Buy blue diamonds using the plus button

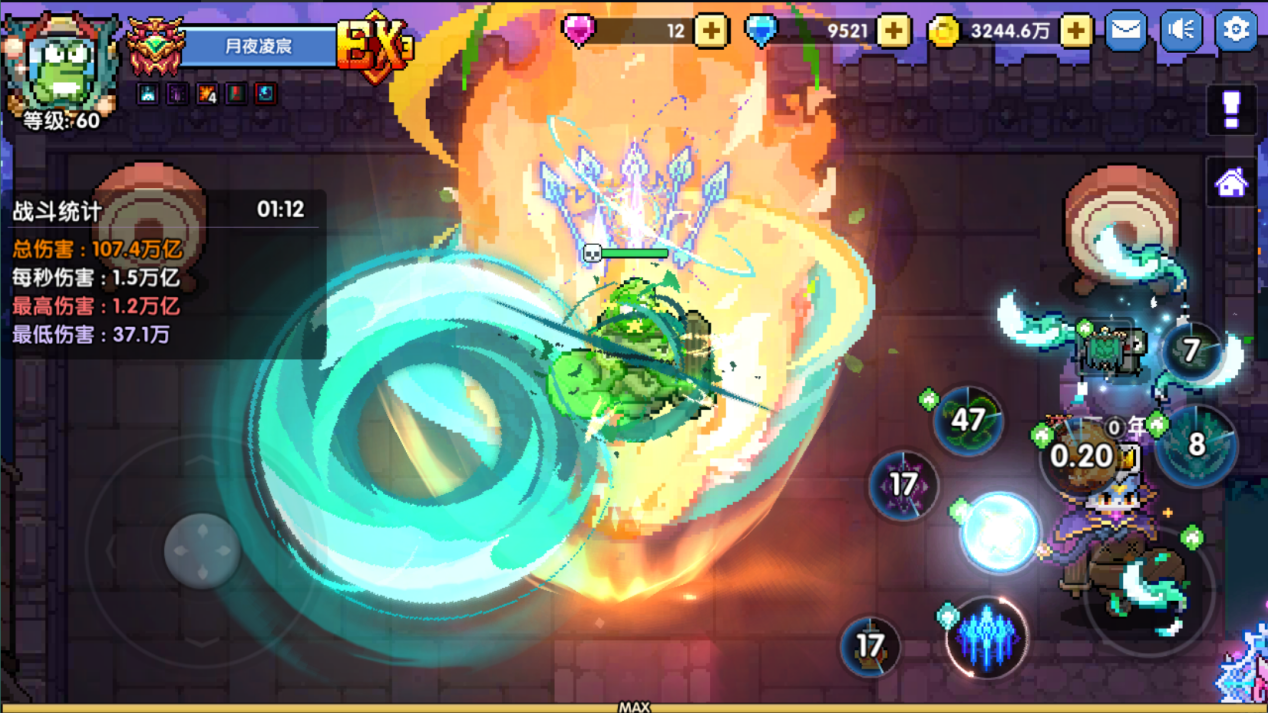[893, 31]
